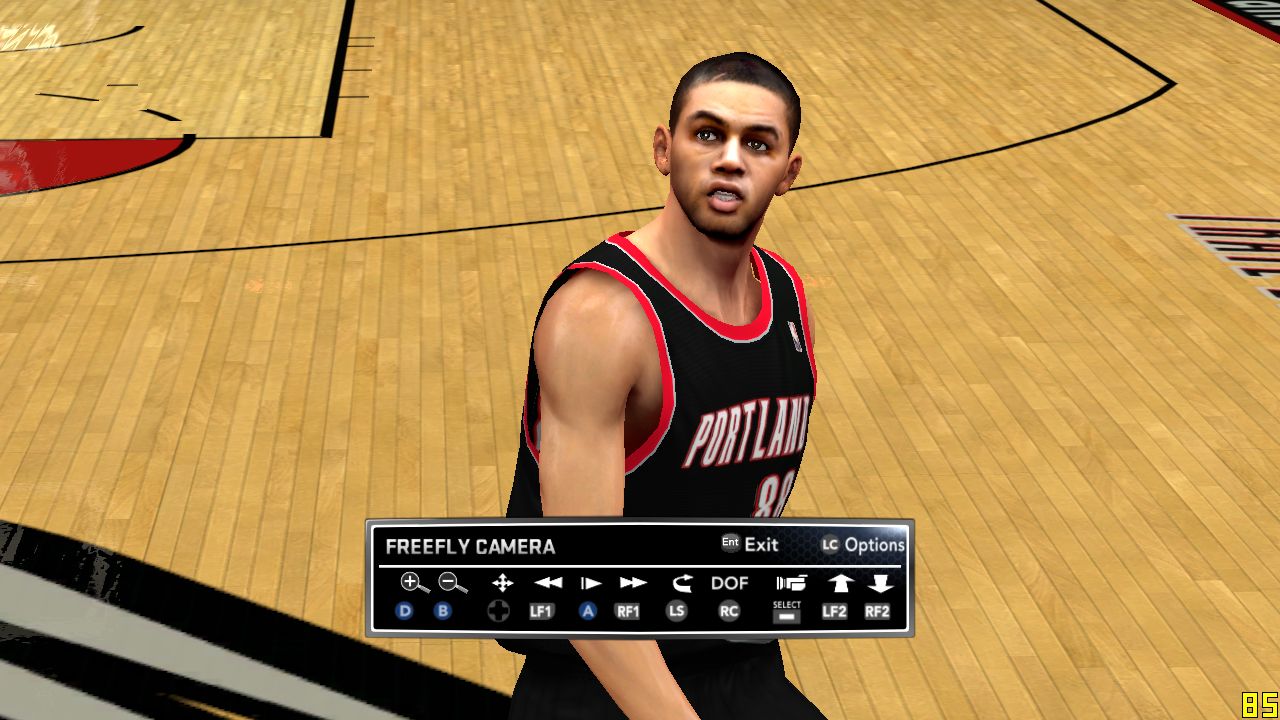The width and height of the screenshot is (1280, 720).
Task: Fast-forward the replay with double-right arrows
Action: (x=632, y=583)
